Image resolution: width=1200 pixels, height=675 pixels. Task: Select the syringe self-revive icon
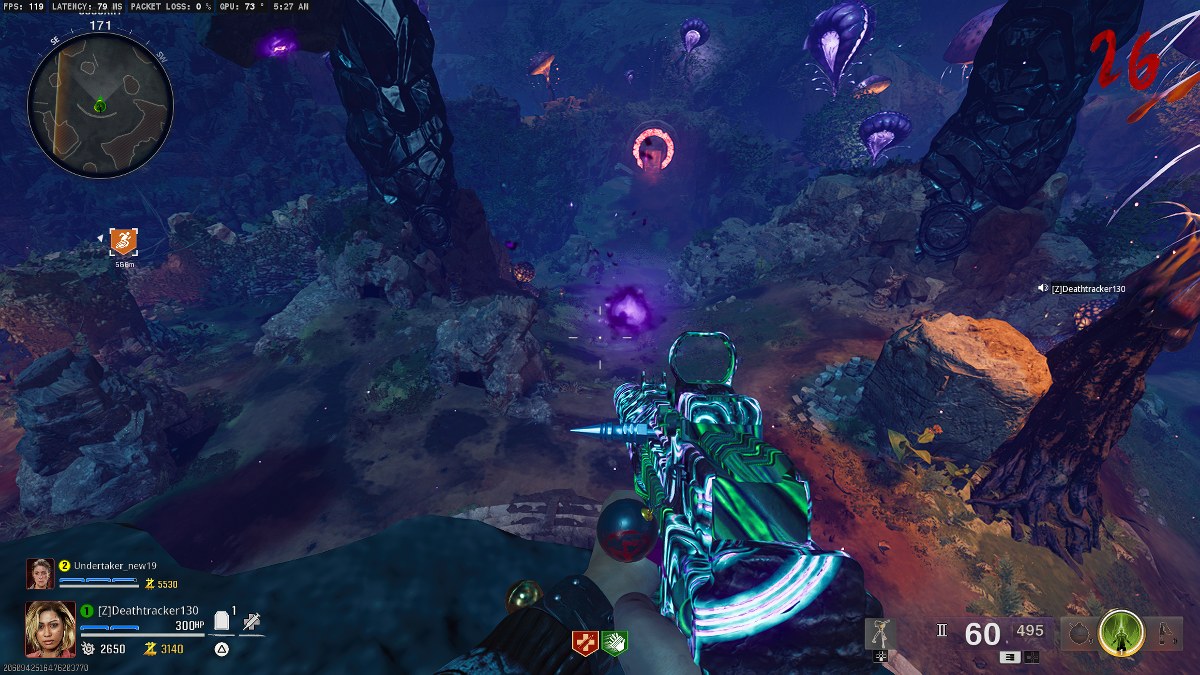(x=251, y=621)
